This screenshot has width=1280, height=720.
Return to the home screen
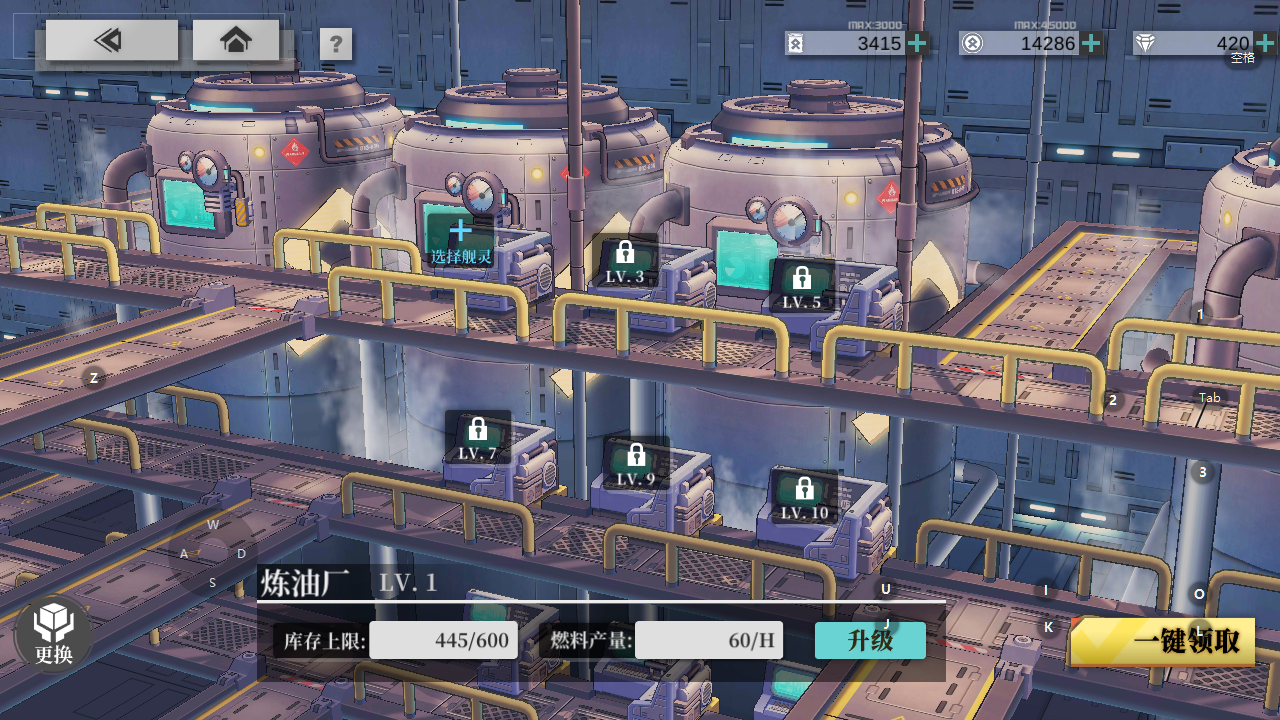[236, 40]
